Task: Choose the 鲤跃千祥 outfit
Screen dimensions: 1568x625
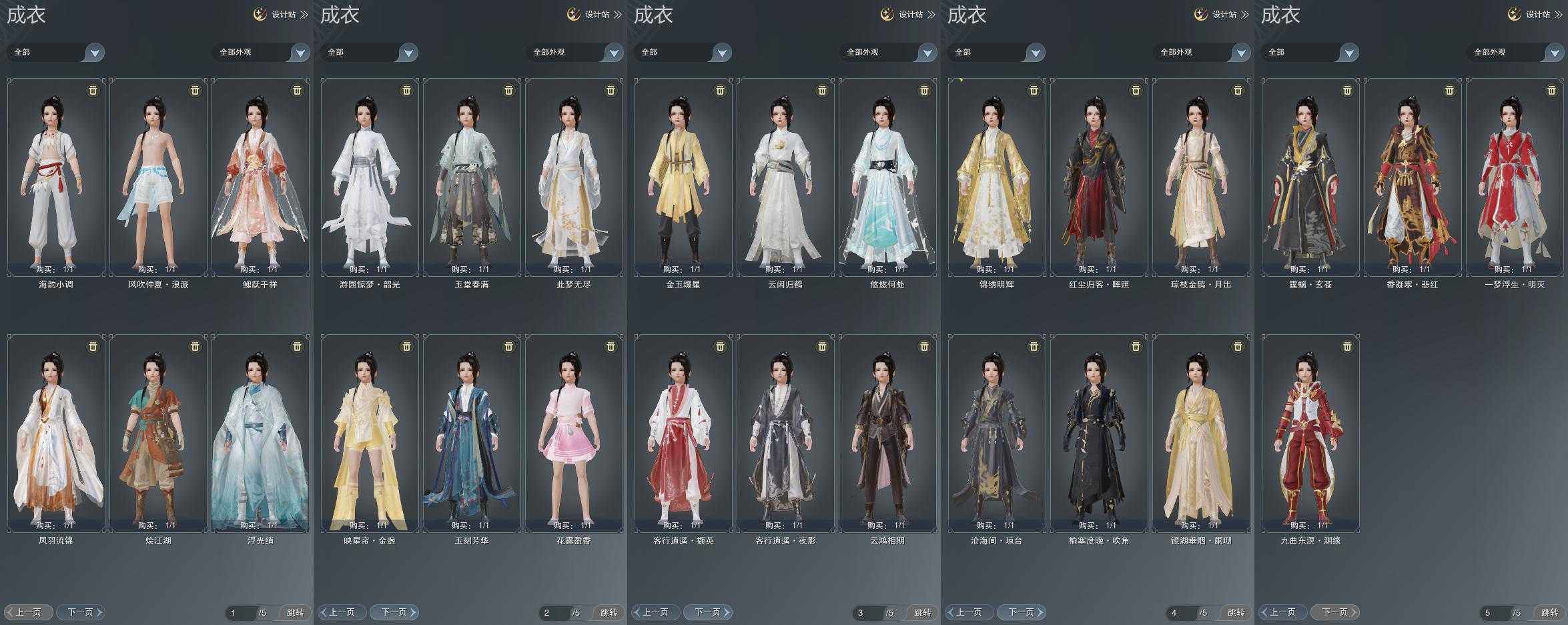Action: (x=260, y=177)
